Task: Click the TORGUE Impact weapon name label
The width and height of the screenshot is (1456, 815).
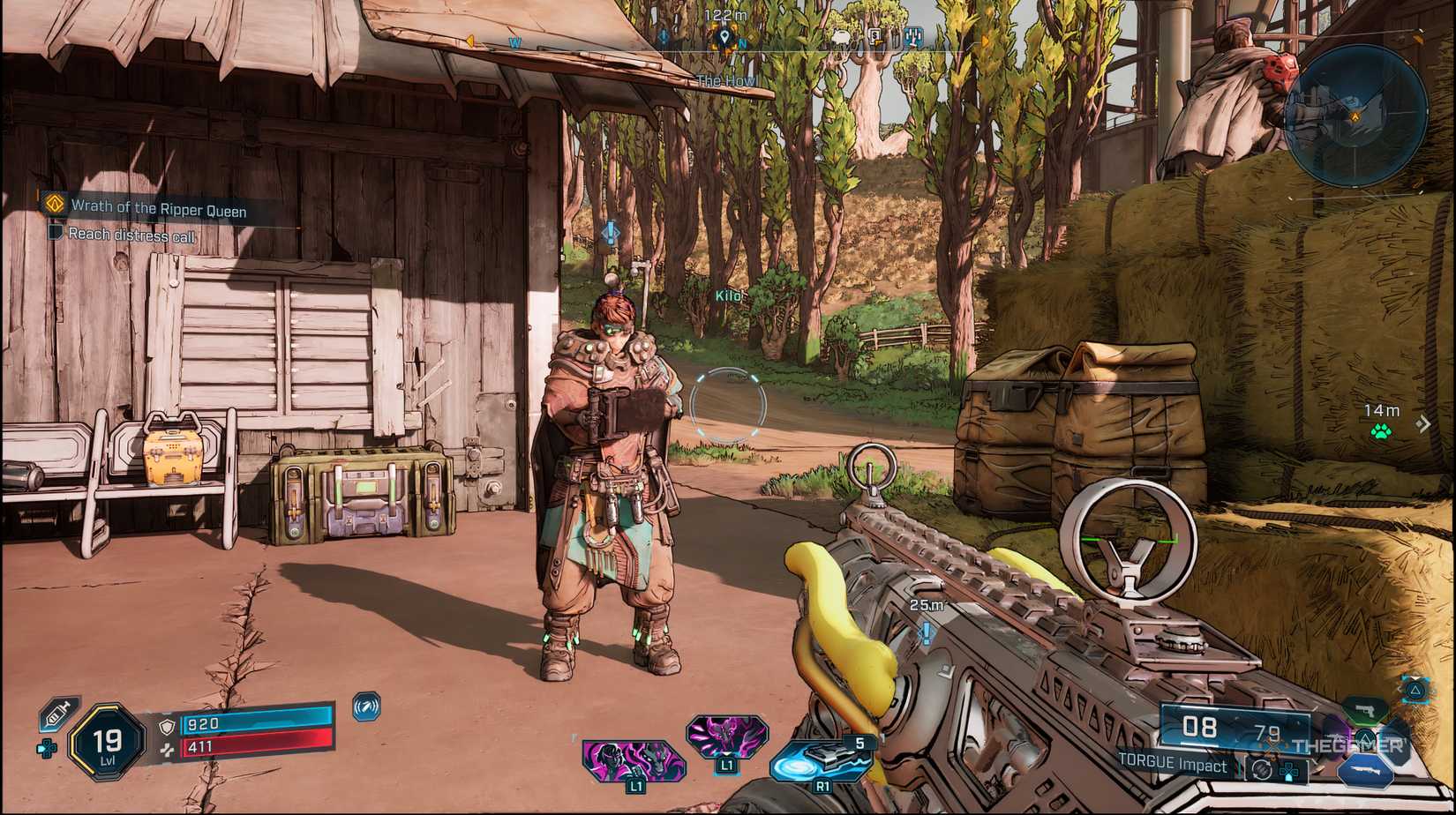Action: point(1172,766)
